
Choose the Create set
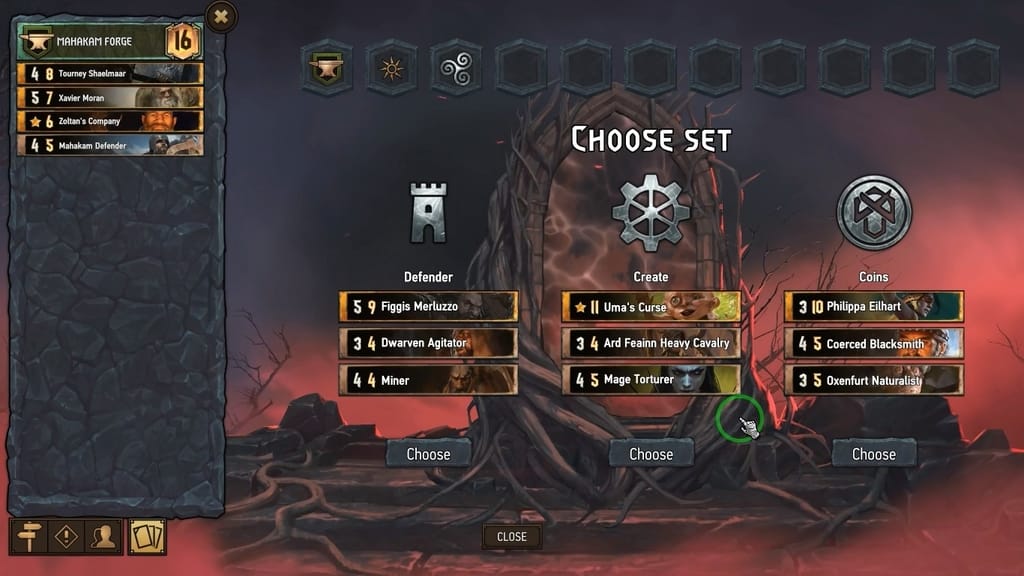pos(651,454)
